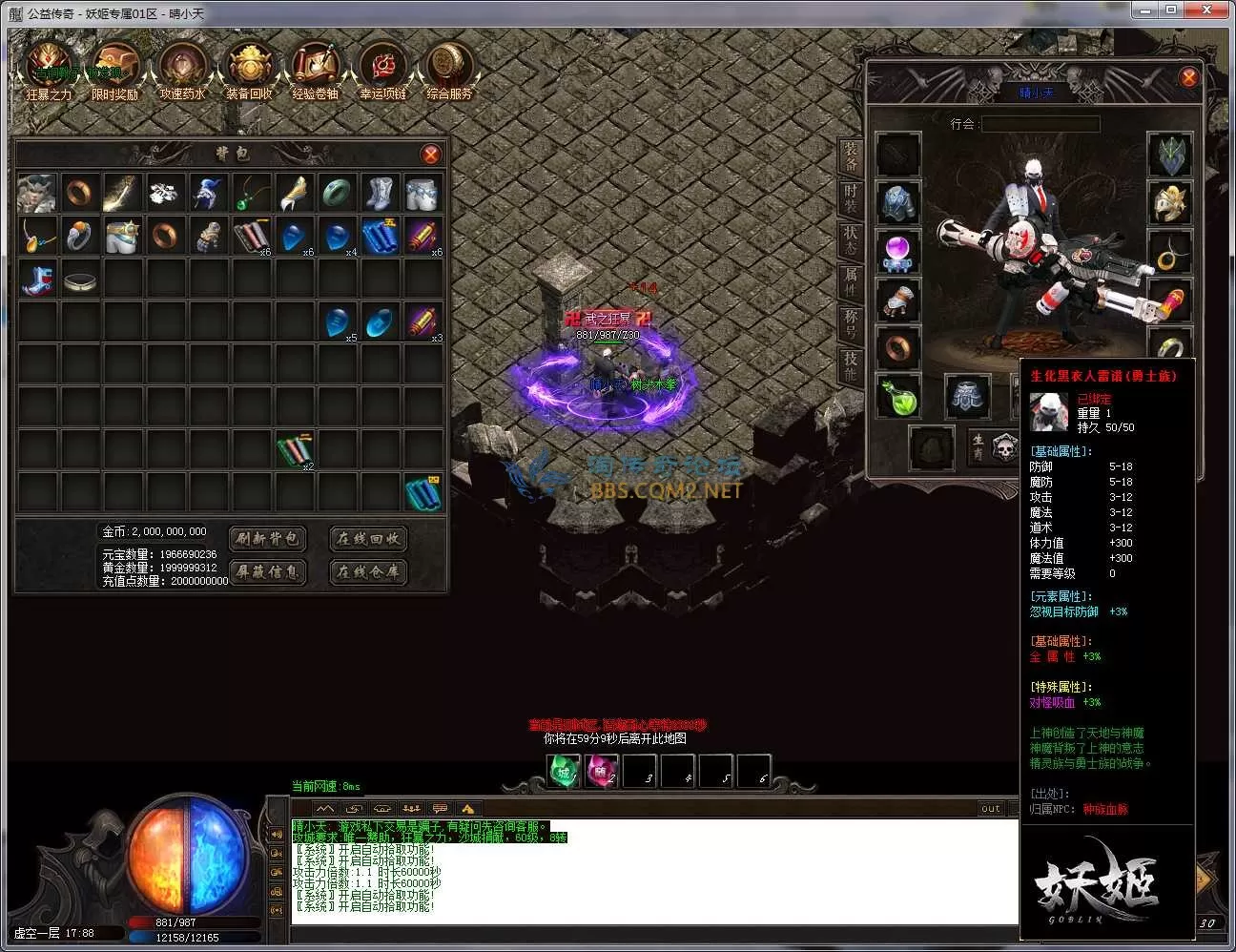Switch to the 属性 tab
Viewport: 1236px width, 952px height.
(x=851, y=280)
